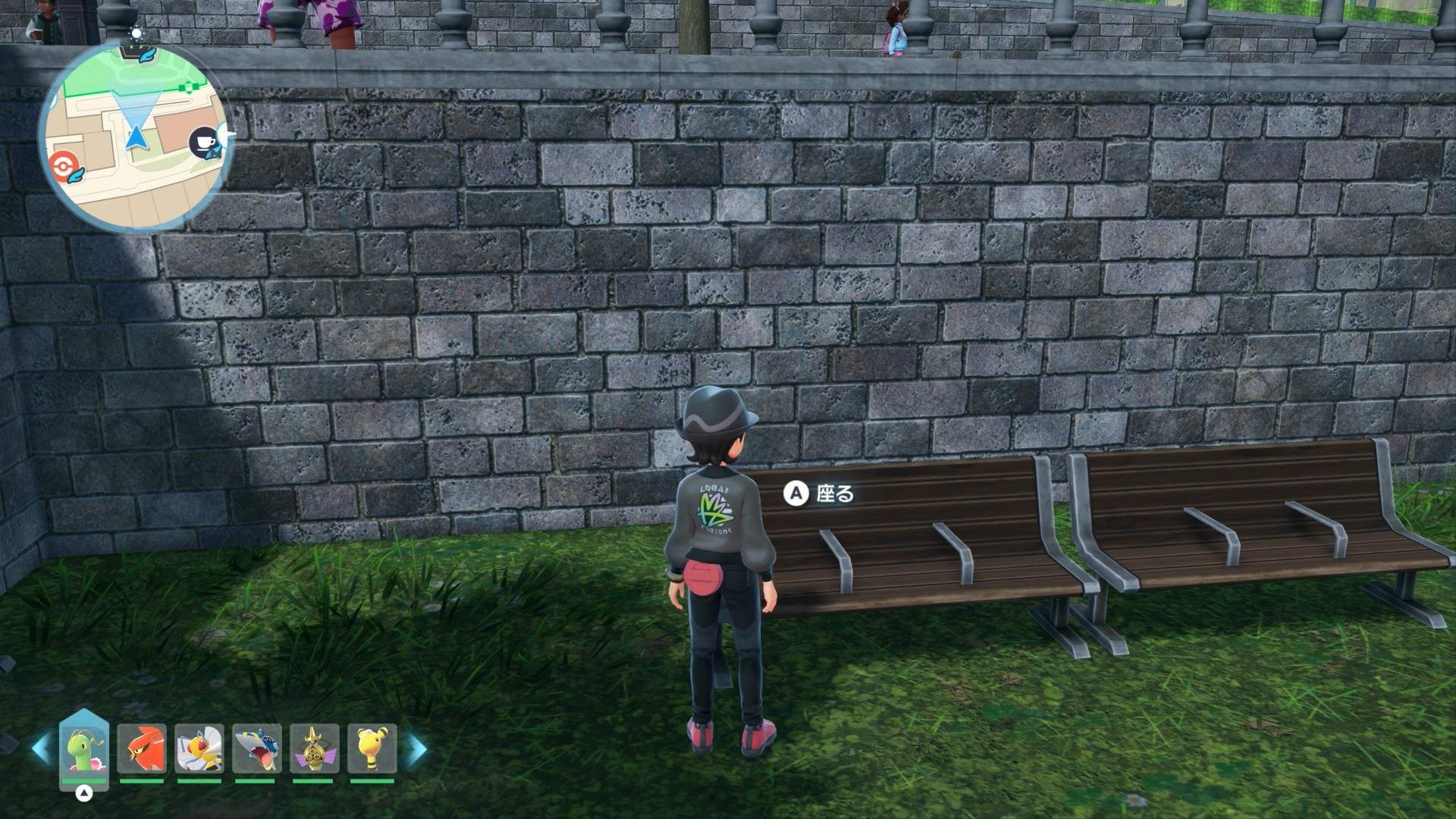1456x819 pixels.
Task: Click the left party scroll arrow
Action: tap(41, 749)
